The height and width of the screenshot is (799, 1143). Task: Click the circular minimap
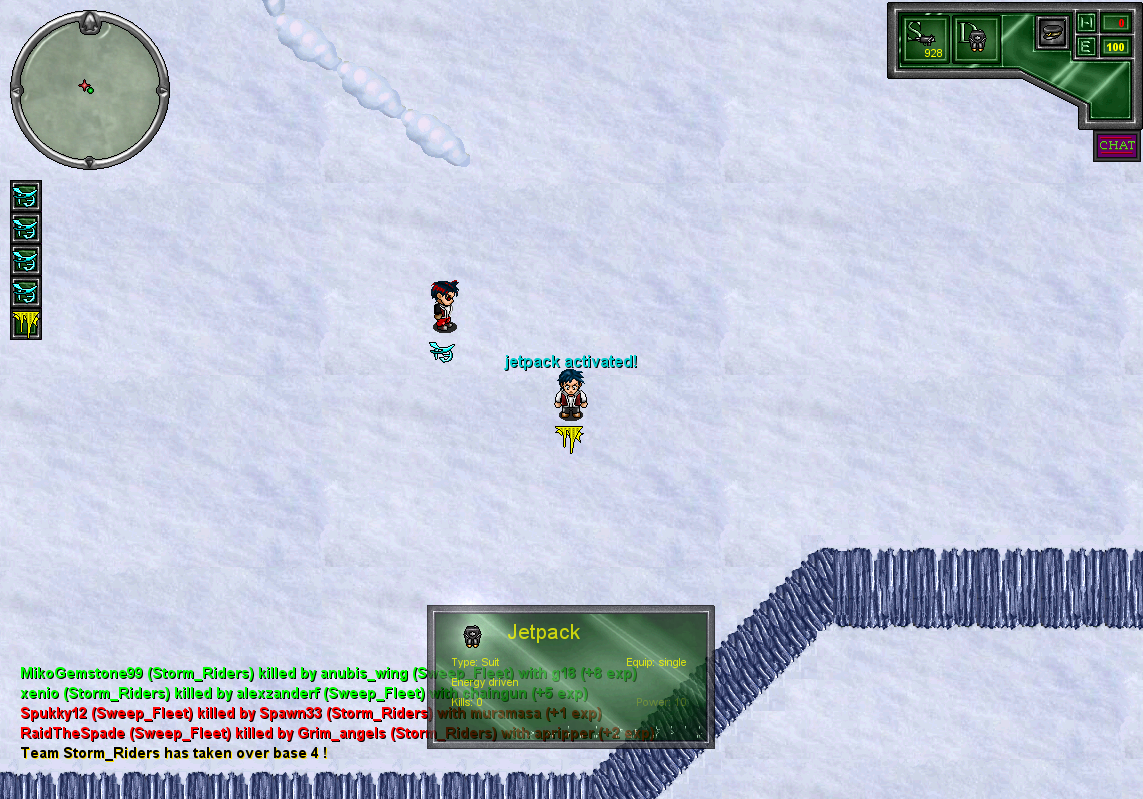click(89, 90)
